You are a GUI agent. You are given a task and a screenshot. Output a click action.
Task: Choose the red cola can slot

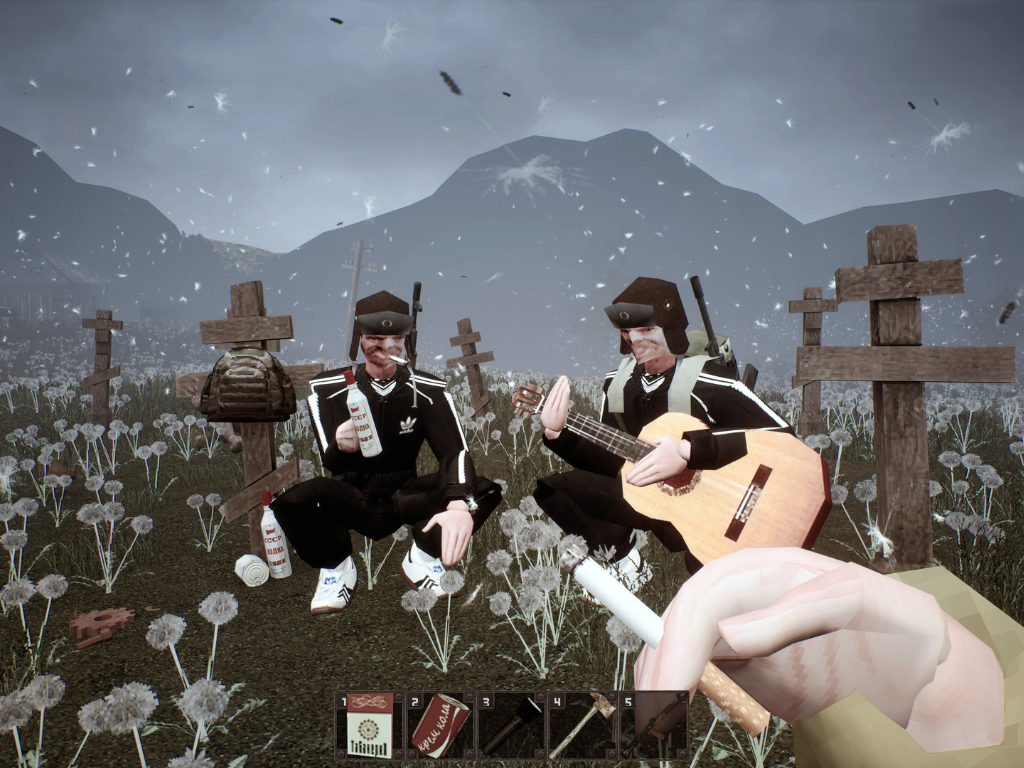point(440,725)
